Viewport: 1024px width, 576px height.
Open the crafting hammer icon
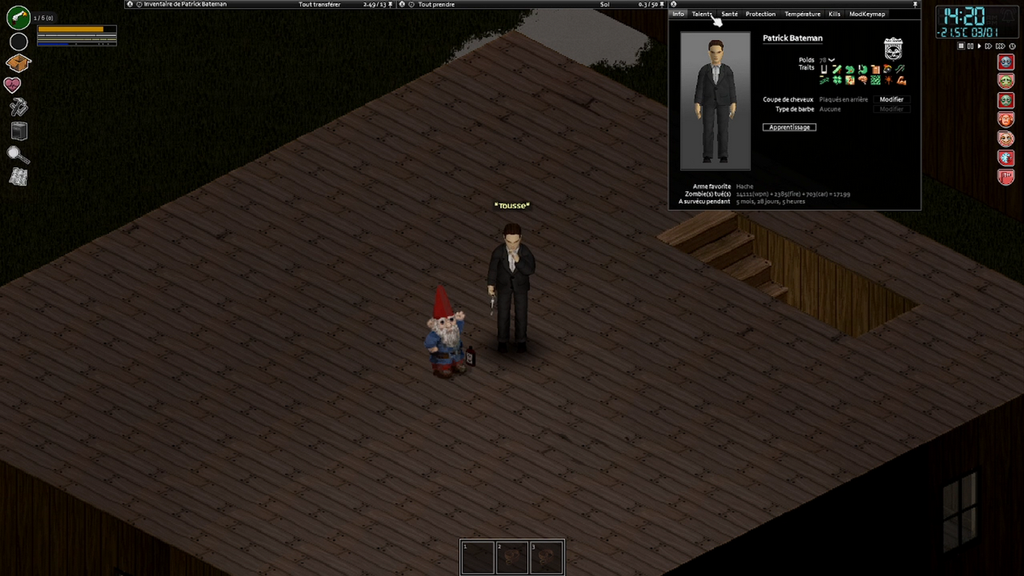[x=18, y=107]
